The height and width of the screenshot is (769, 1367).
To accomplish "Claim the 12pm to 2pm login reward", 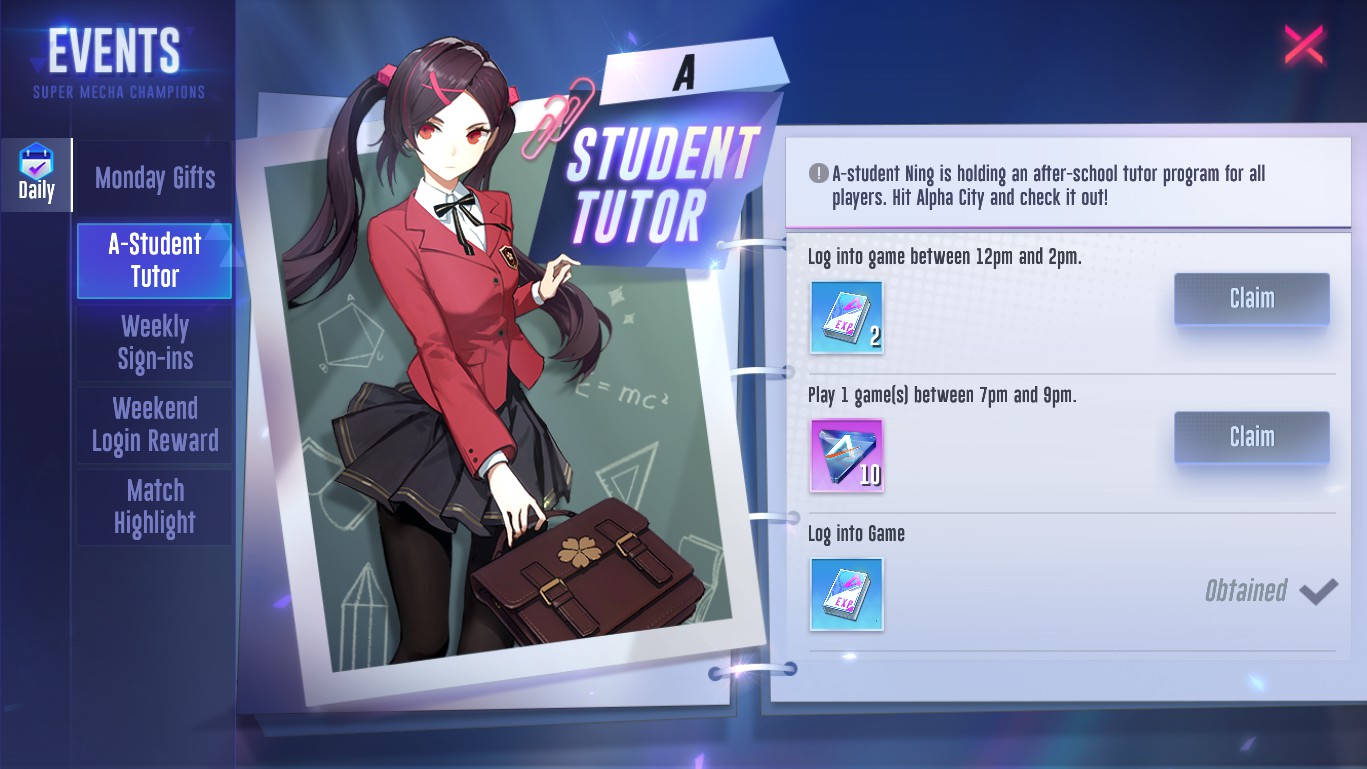I will tap(1251, 298).
